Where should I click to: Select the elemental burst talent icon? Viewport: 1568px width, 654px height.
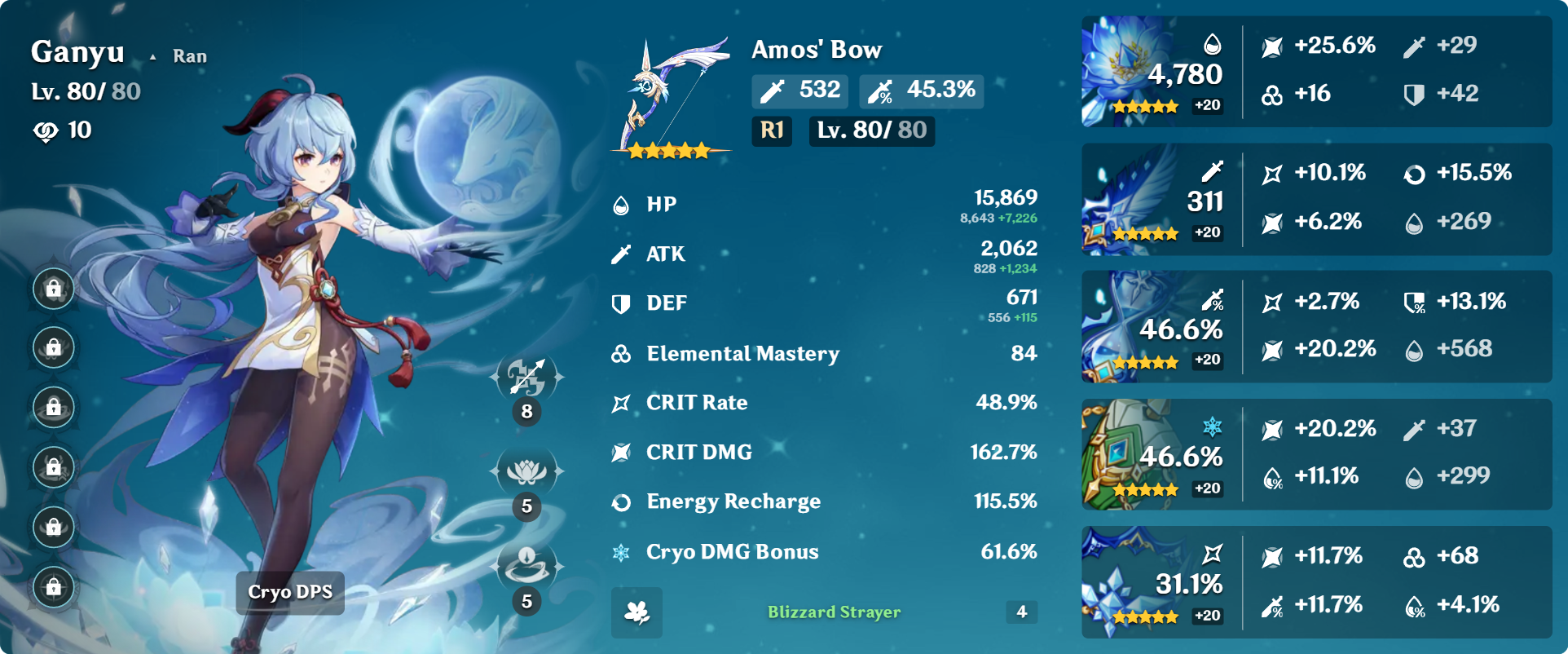pyautogui.click(x=526, y=565)
